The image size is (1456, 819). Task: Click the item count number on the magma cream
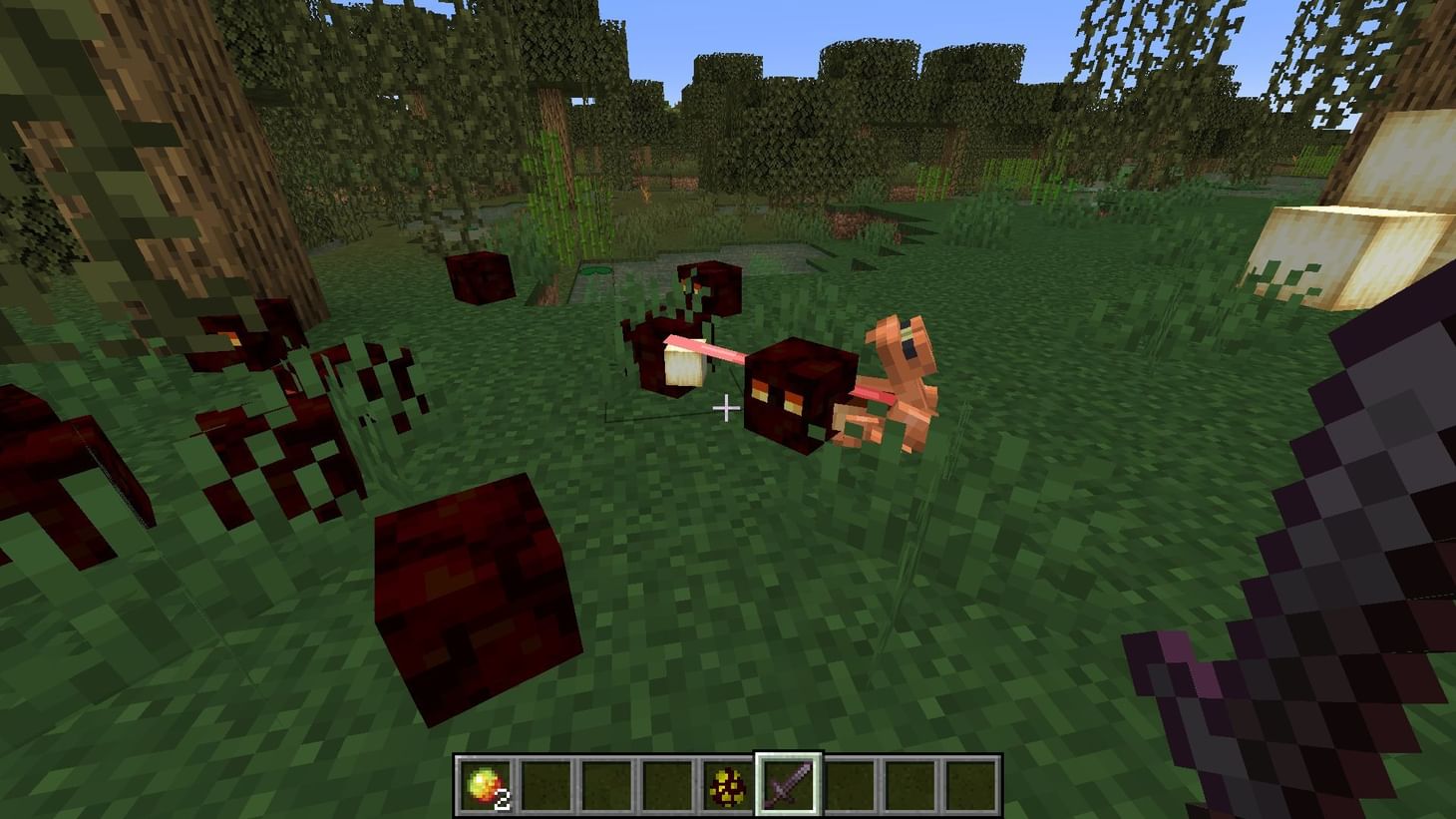click(504, 798)
